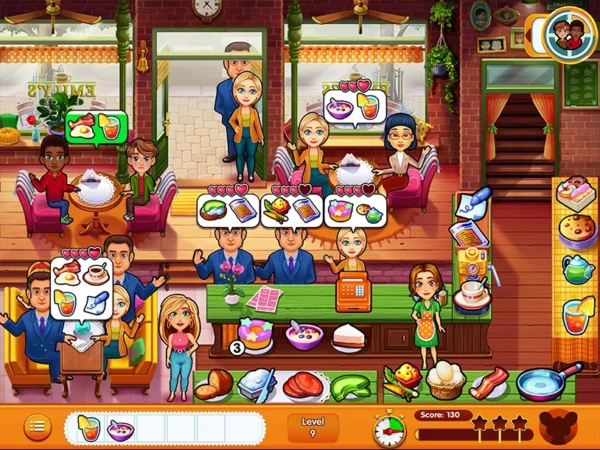Grab the bacon strips

point(489,381)
